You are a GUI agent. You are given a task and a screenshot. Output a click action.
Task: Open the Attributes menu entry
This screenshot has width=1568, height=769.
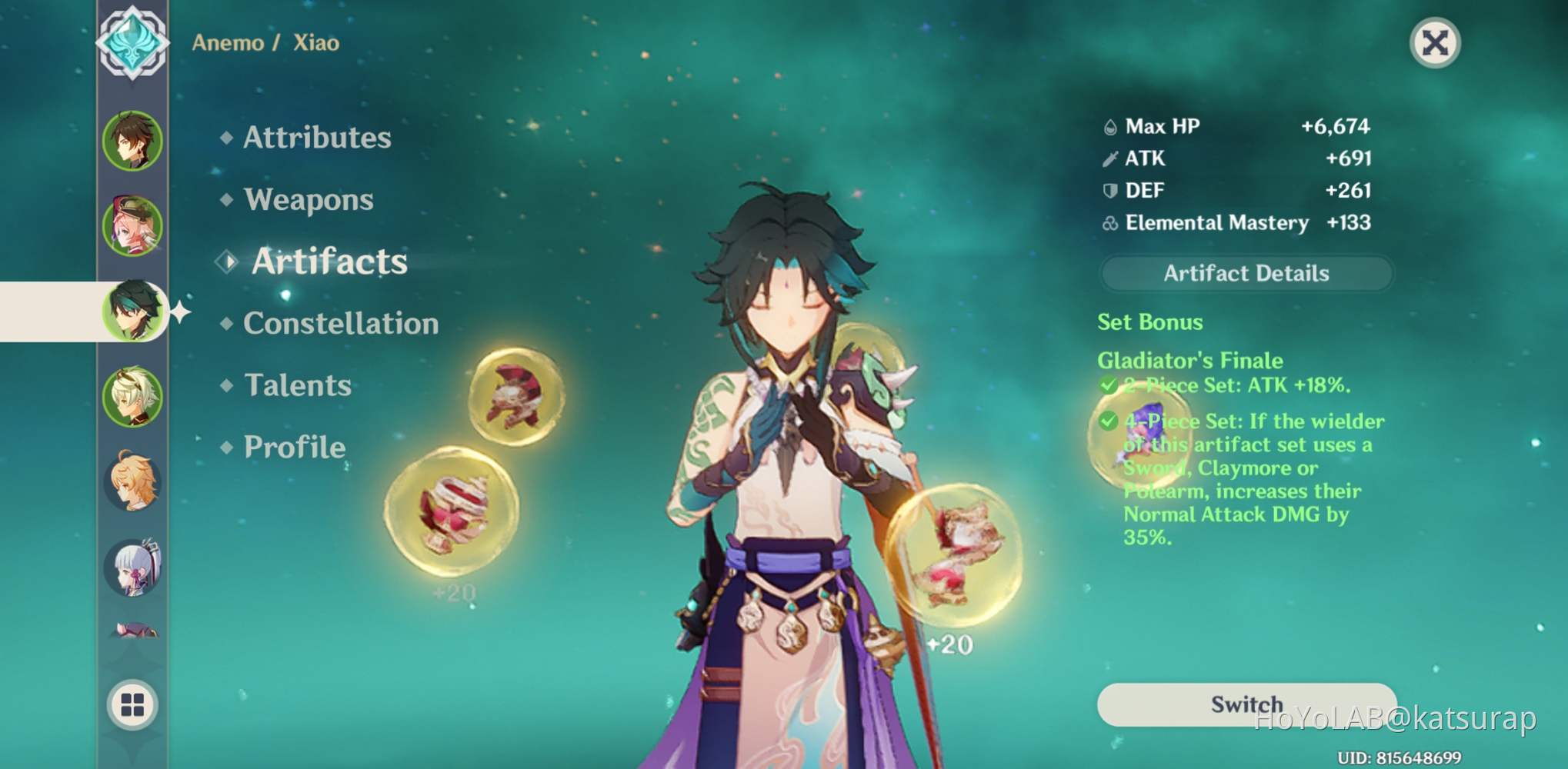[316, 138]
